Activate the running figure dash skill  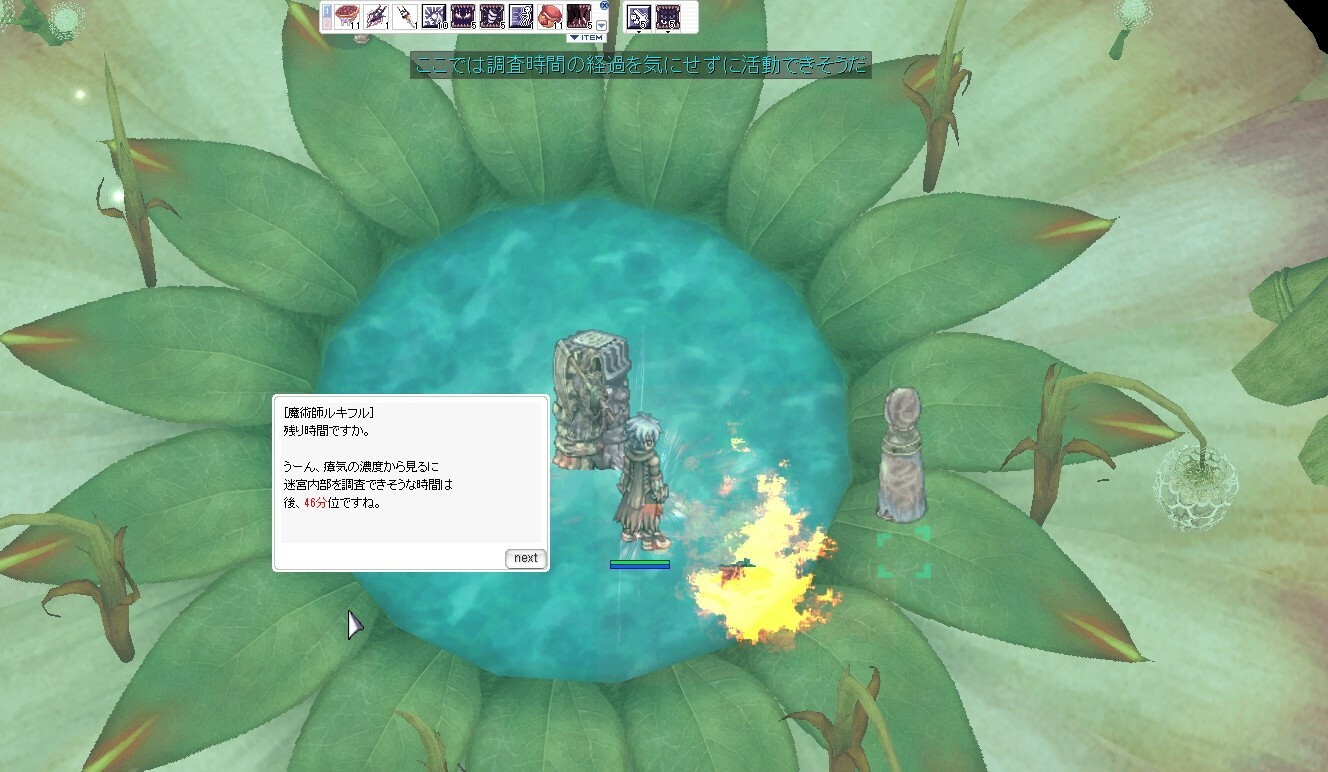point(521,16)
